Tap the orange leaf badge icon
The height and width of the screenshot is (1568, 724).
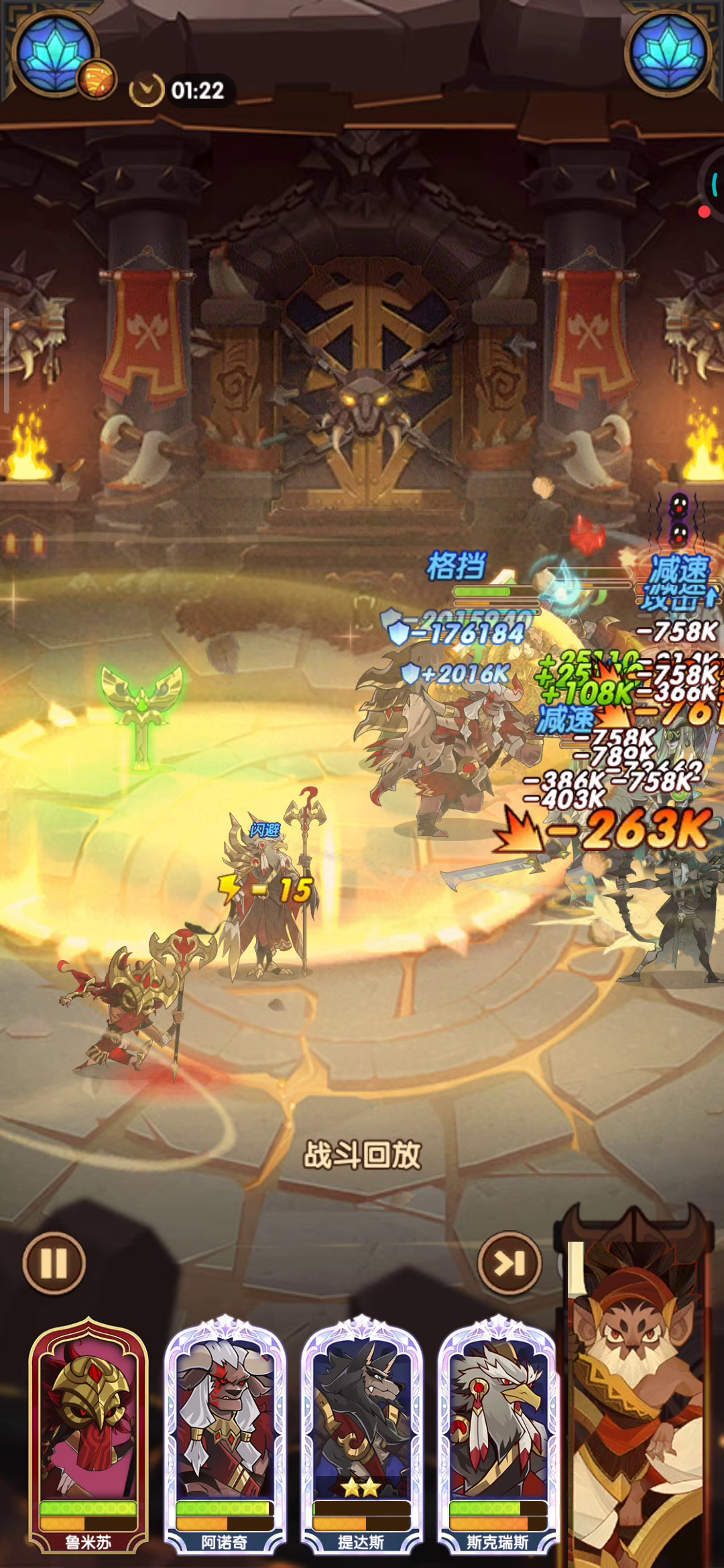97,79
